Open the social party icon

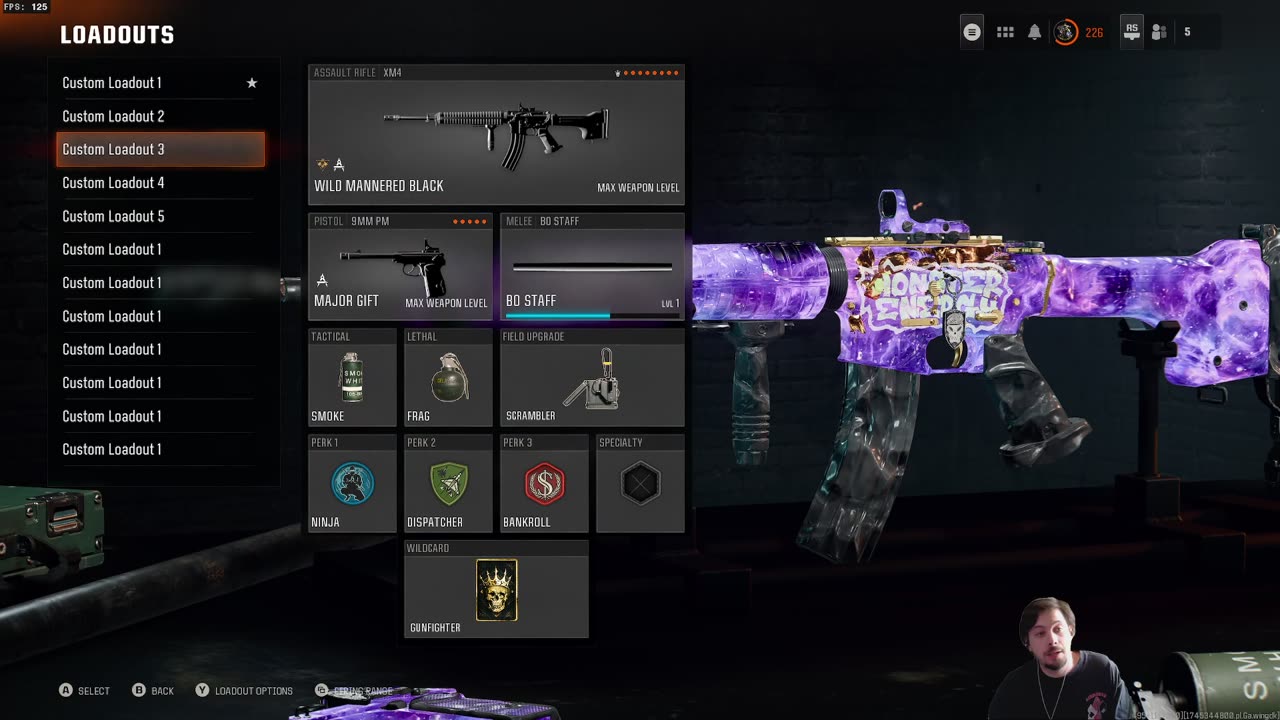tap(1159, 32)
